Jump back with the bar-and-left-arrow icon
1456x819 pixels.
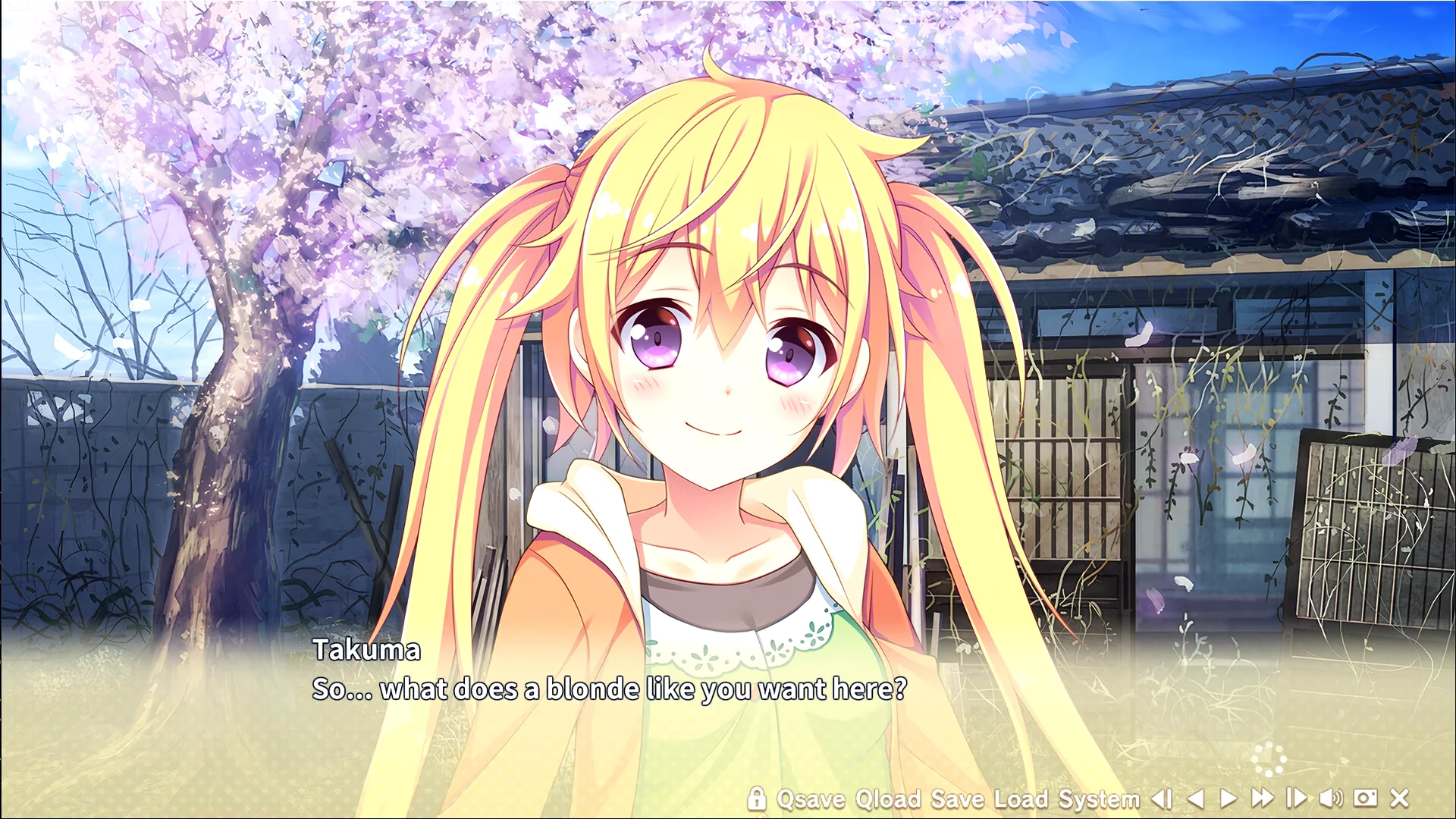[x=1162, y=799]
